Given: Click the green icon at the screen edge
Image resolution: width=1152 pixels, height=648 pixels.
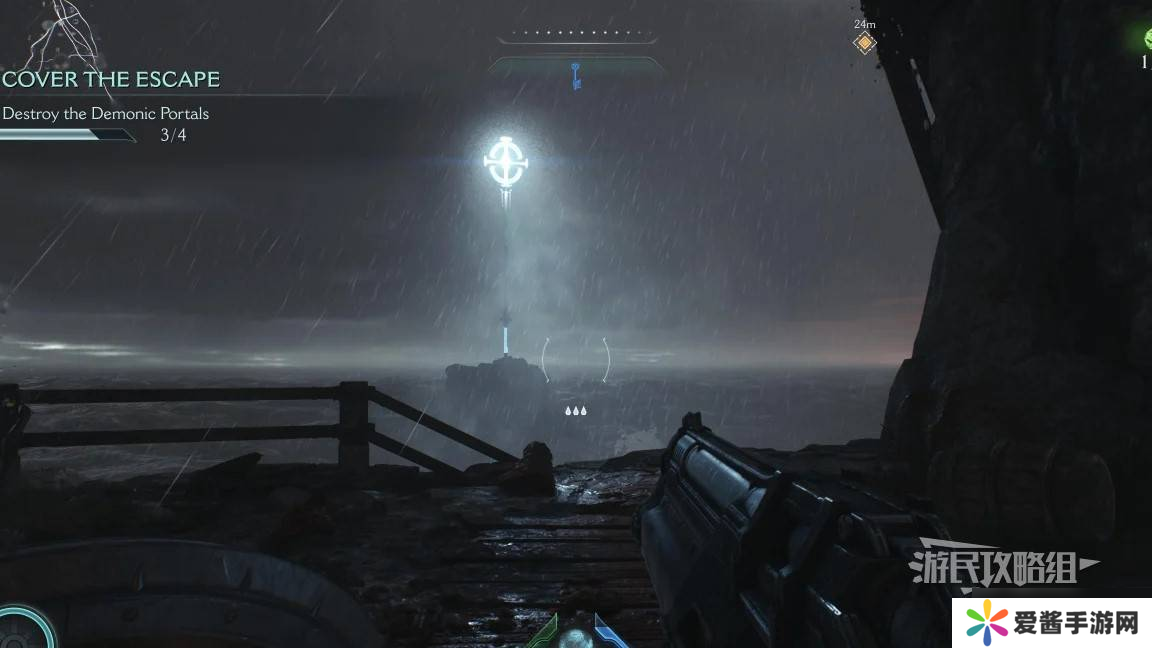Looking at the screenshot, I should [1147, 39].
